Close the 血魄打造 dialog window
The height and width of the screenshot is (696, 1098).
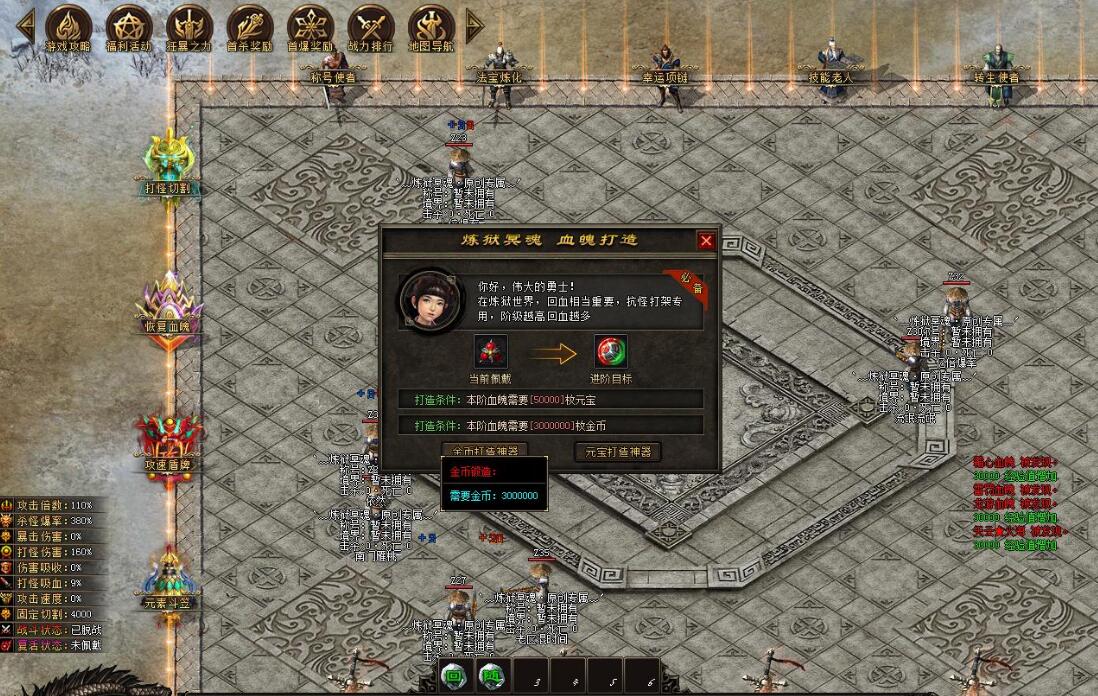[x=706, y=241]
